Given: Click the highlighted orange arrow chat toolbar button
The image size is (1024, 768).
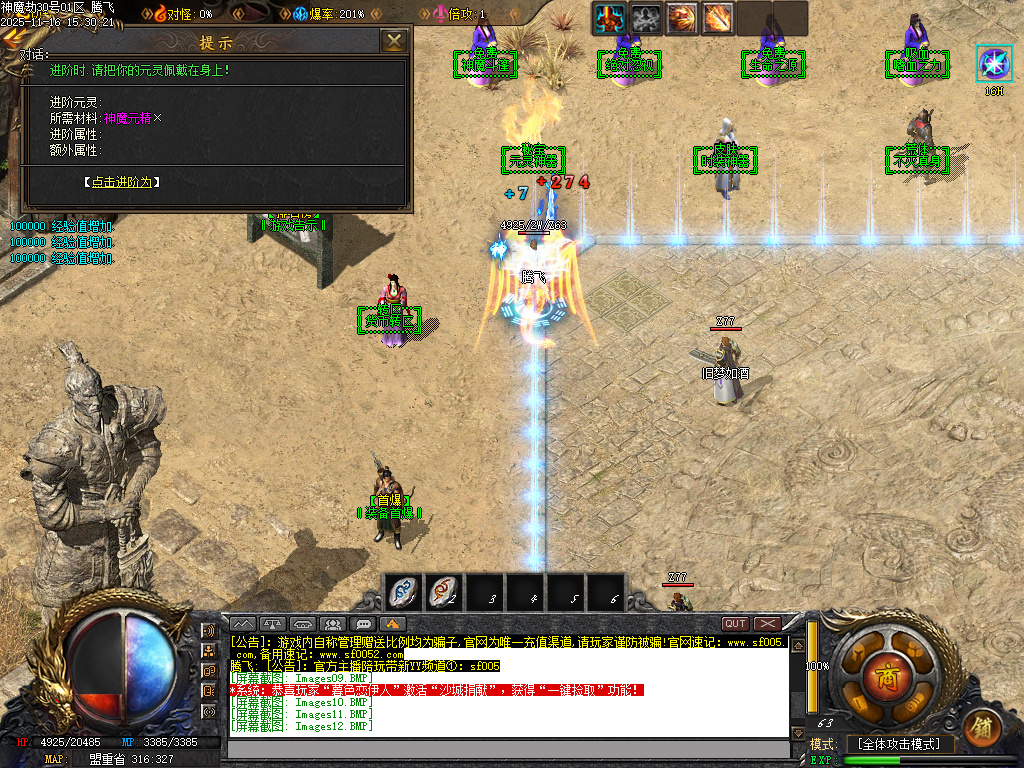Looking at the screenshot, I should 392,624.
